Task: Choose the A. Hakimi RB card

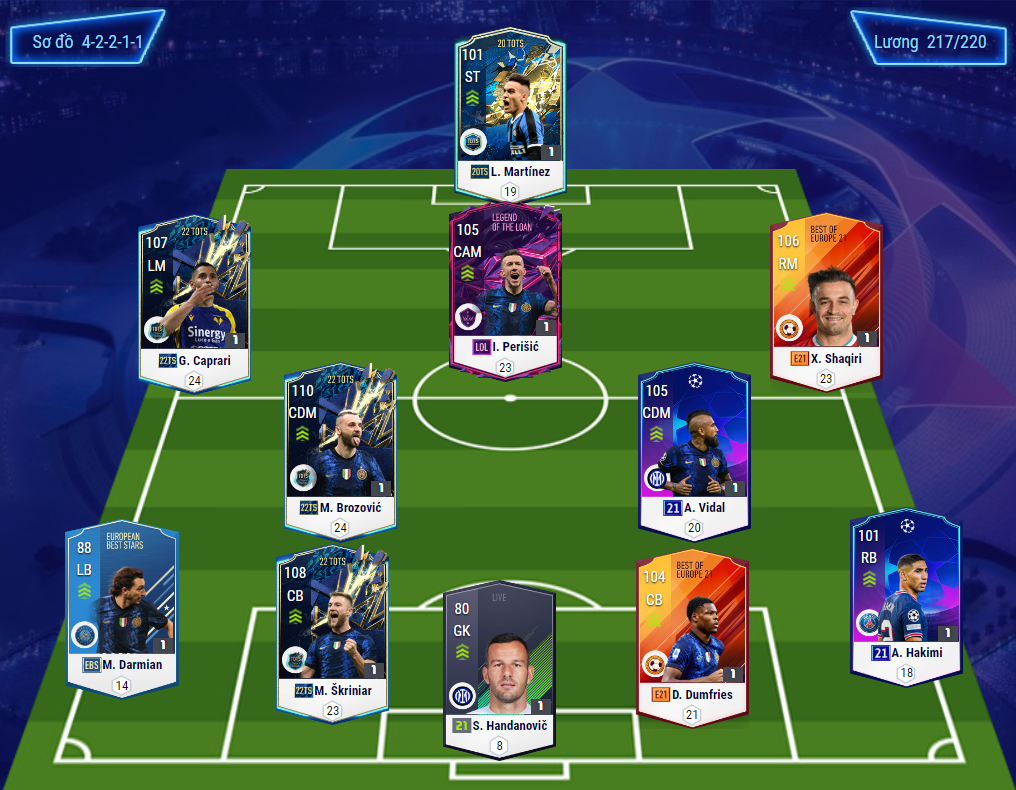Action: point(905,590)
